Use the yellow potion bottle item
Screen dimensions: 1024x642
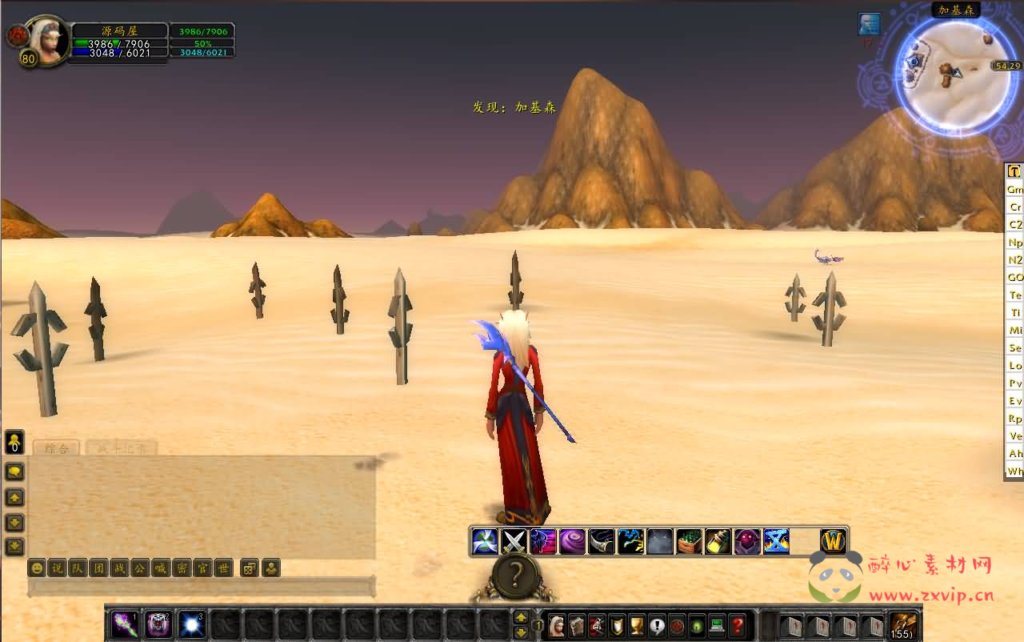click(717, 542)
